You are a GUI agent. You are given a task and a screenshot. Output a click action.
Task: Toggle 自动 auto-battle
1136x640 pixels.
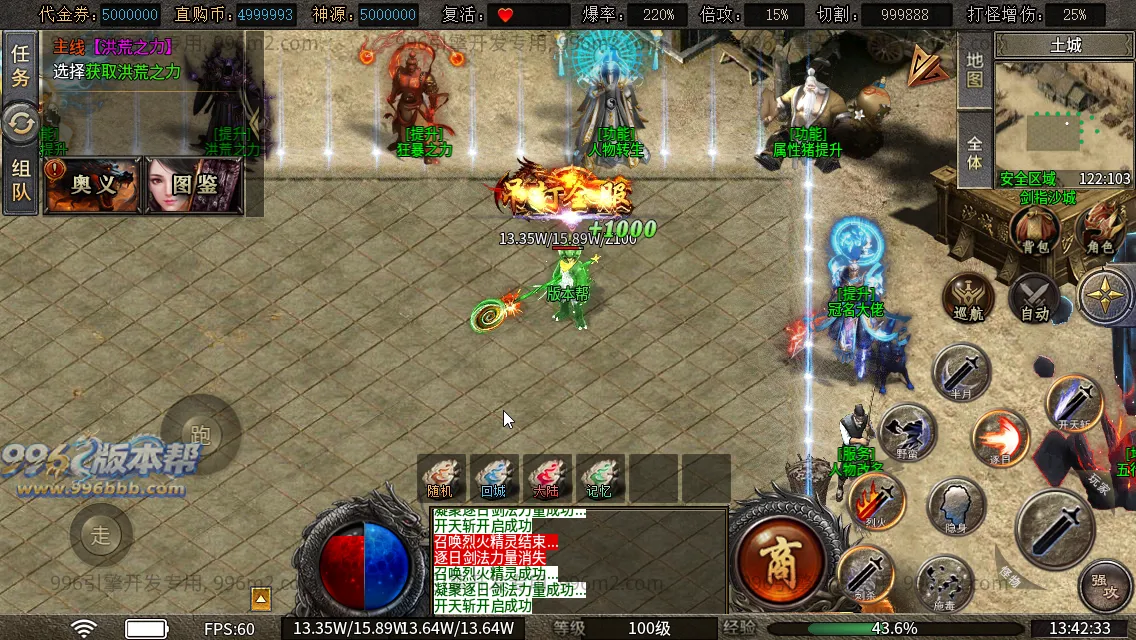tap(1034, 298)
